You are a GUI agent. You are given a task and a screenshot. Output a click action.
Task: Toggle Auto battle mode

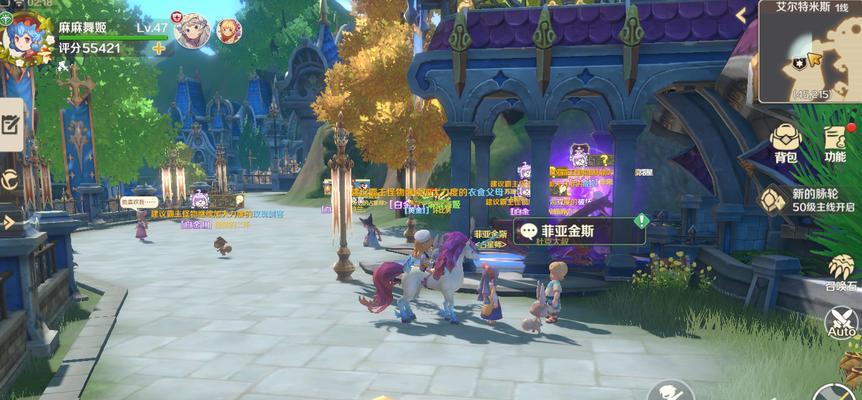coord(842,323)
